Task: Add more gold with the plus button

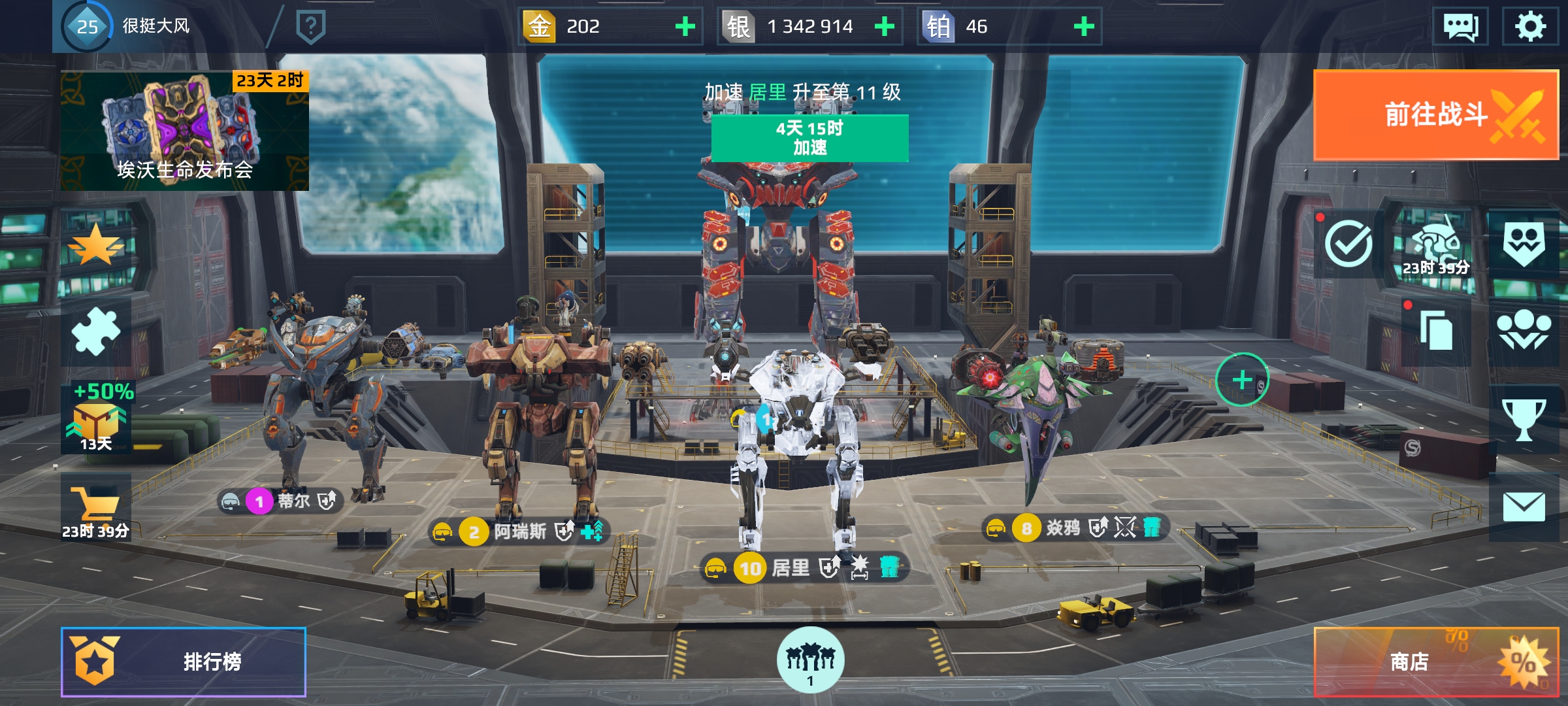Action: tap(685, 27)
